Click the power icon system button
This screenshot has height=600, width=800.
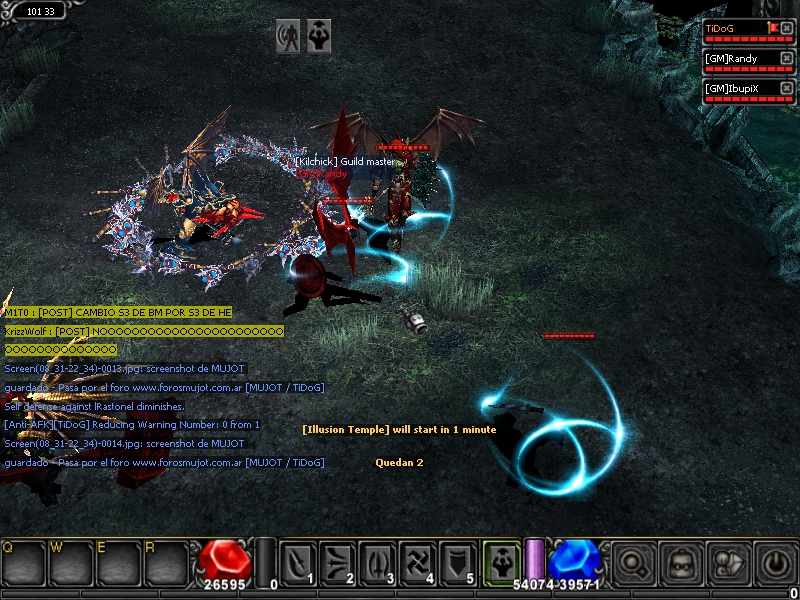click(775, 562)
